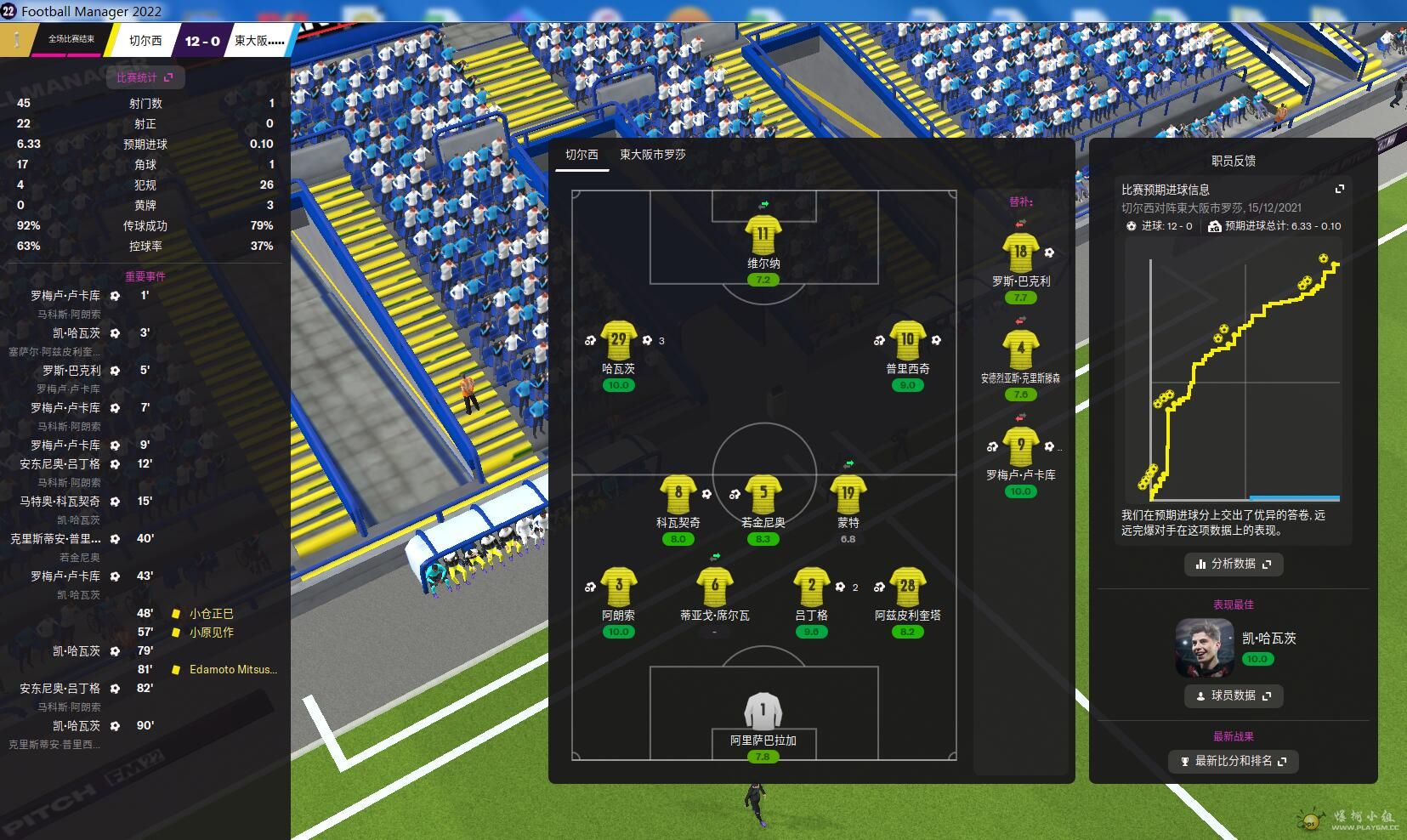Select 蒙特 shirt number 19
Screen dimensions: 1407x840
point(848,495)
